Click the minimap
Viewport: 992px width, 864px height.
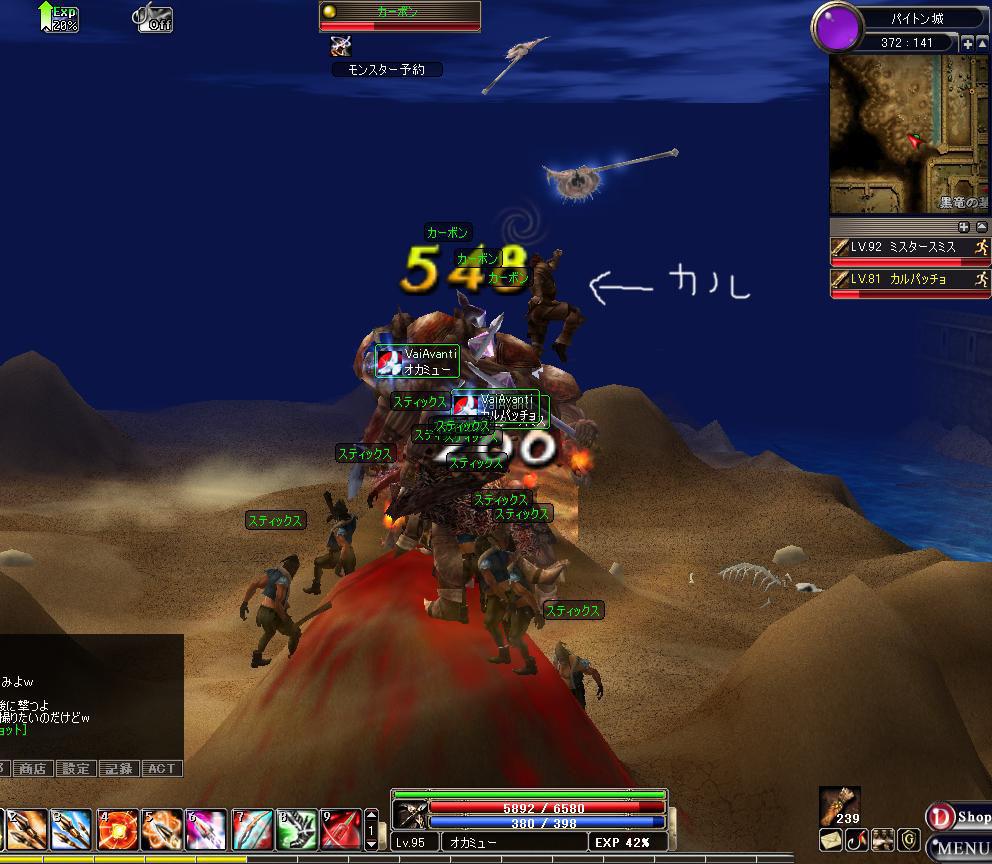[x=908, y=133]
